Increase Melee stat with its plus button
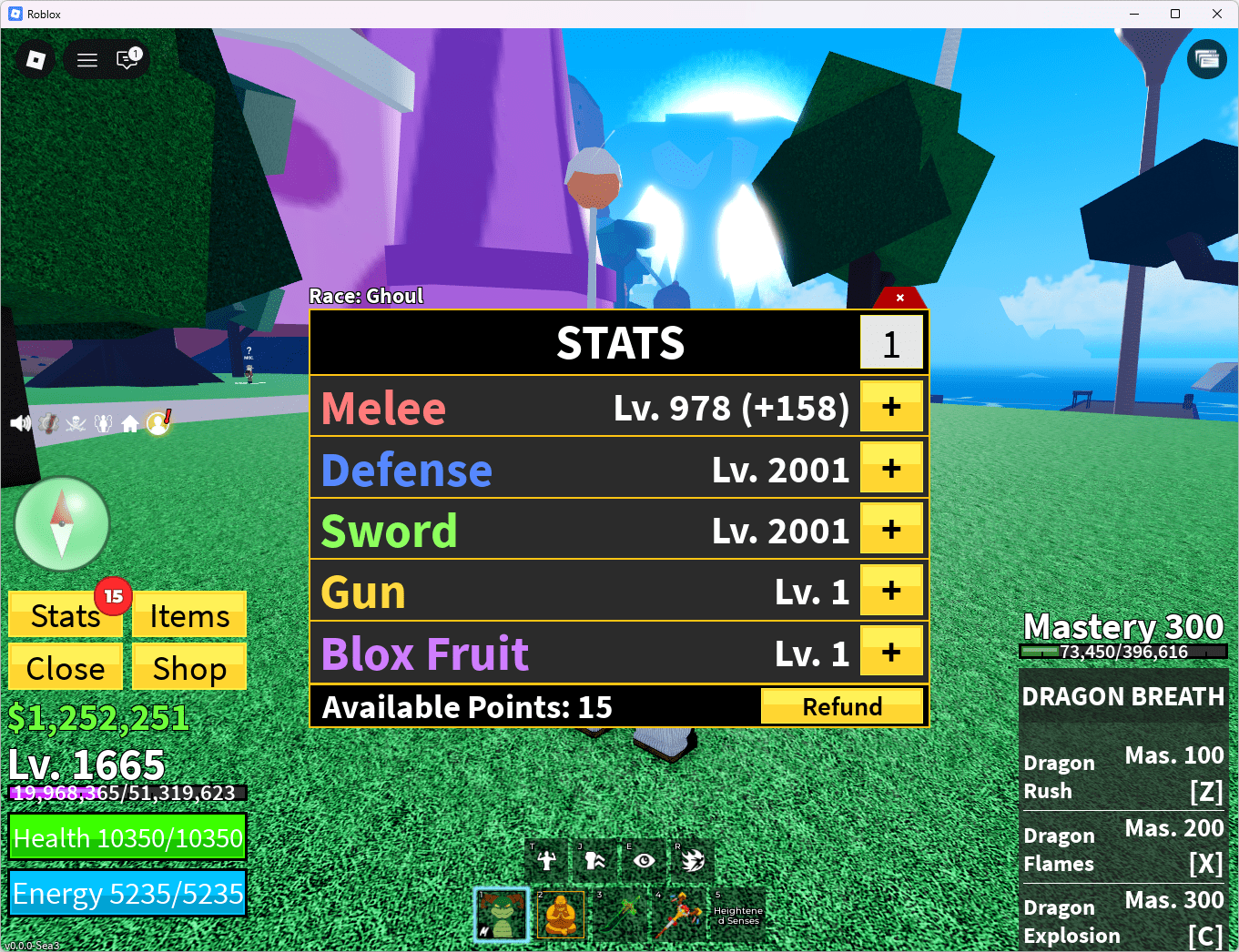 (891, 406)
